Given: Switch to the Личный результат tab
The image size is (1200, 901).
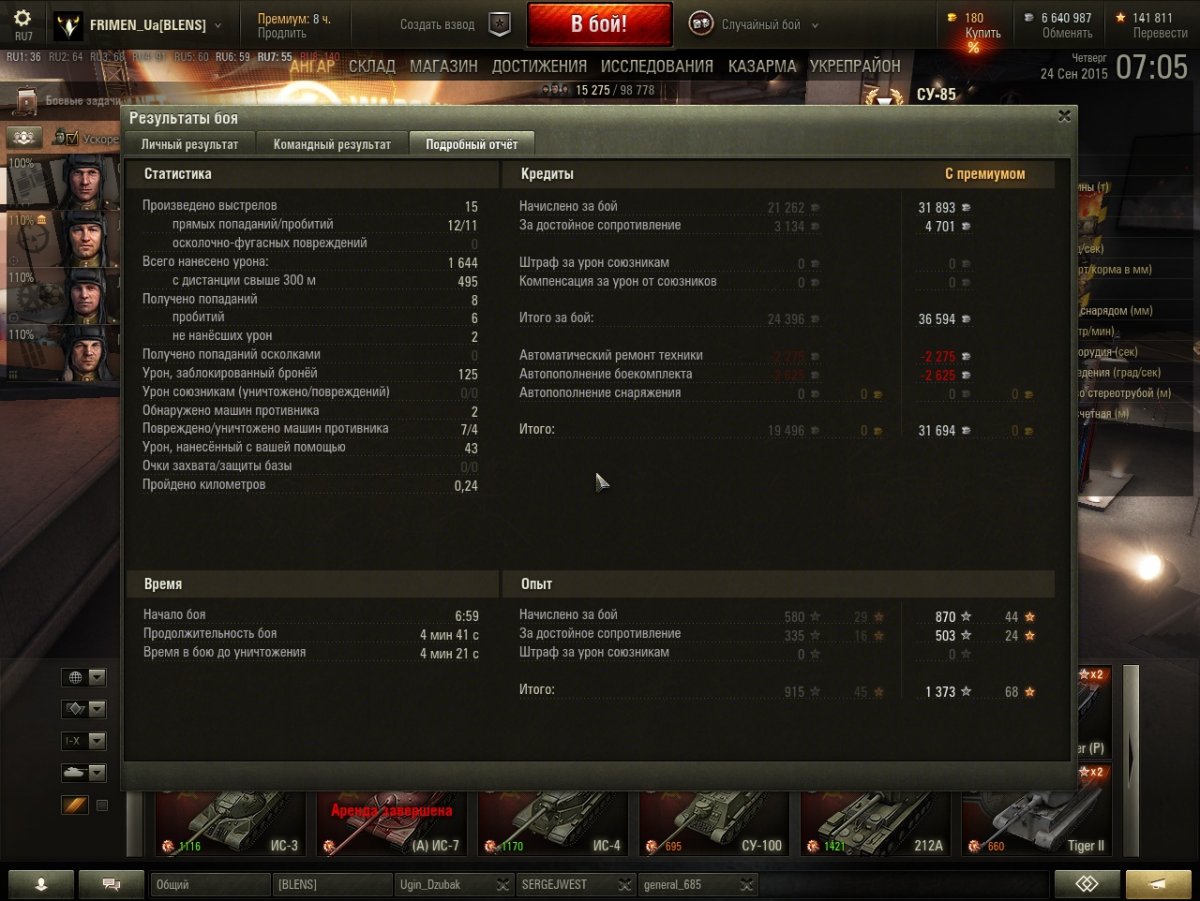Looking at the screenshot, I should click(x=189, y=144).
